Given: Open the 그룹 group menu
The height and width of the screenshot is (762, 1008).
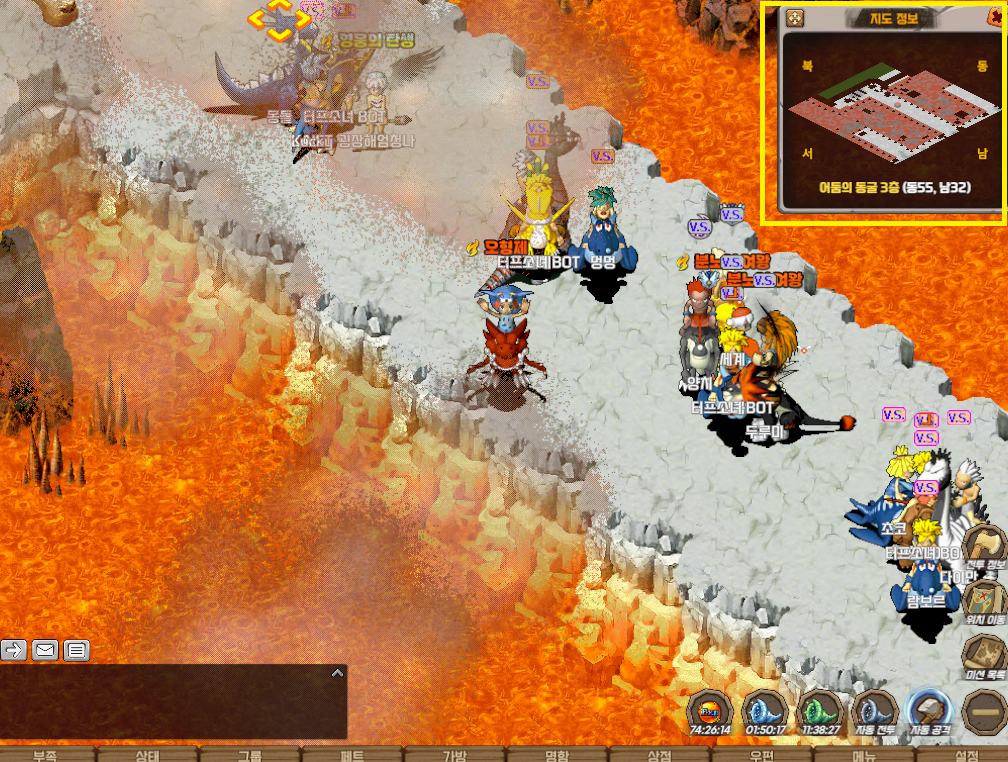Looking at the screenshot, I should (x=250, y=755).
